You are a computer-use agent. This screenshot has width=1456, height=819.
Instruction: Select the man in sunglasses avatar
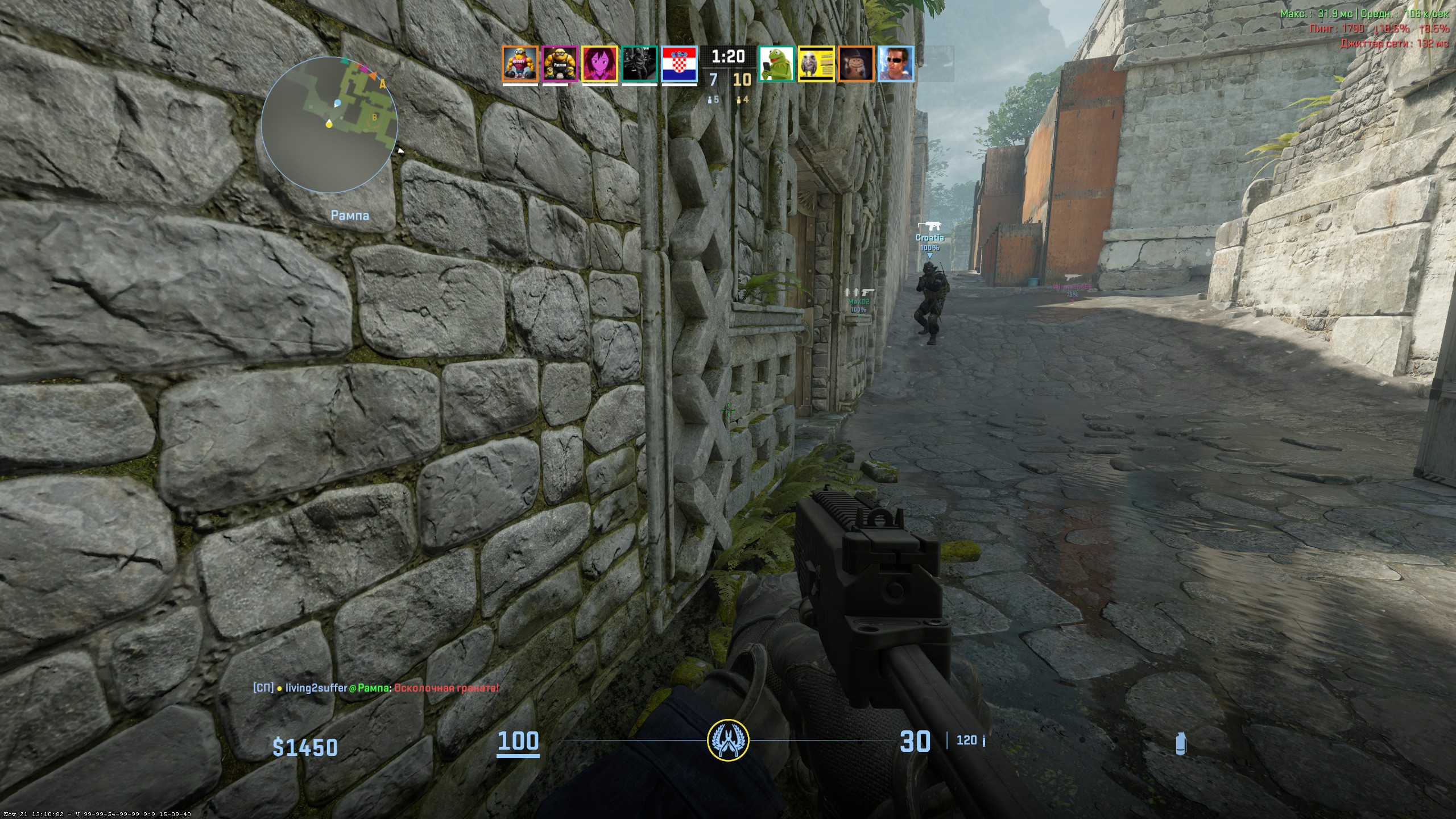896,64
